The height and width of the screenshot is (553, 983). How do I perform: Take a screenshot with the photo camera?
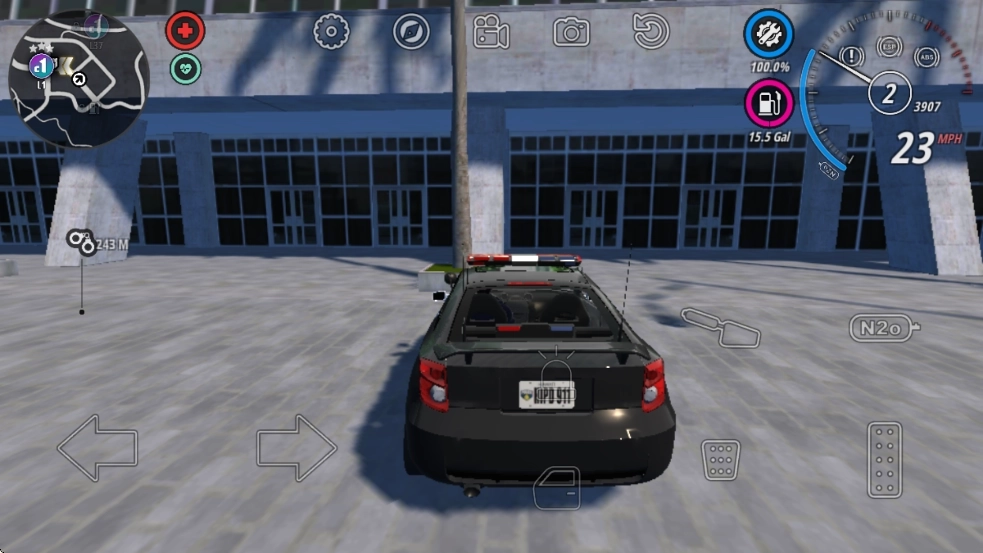point(571,32)
